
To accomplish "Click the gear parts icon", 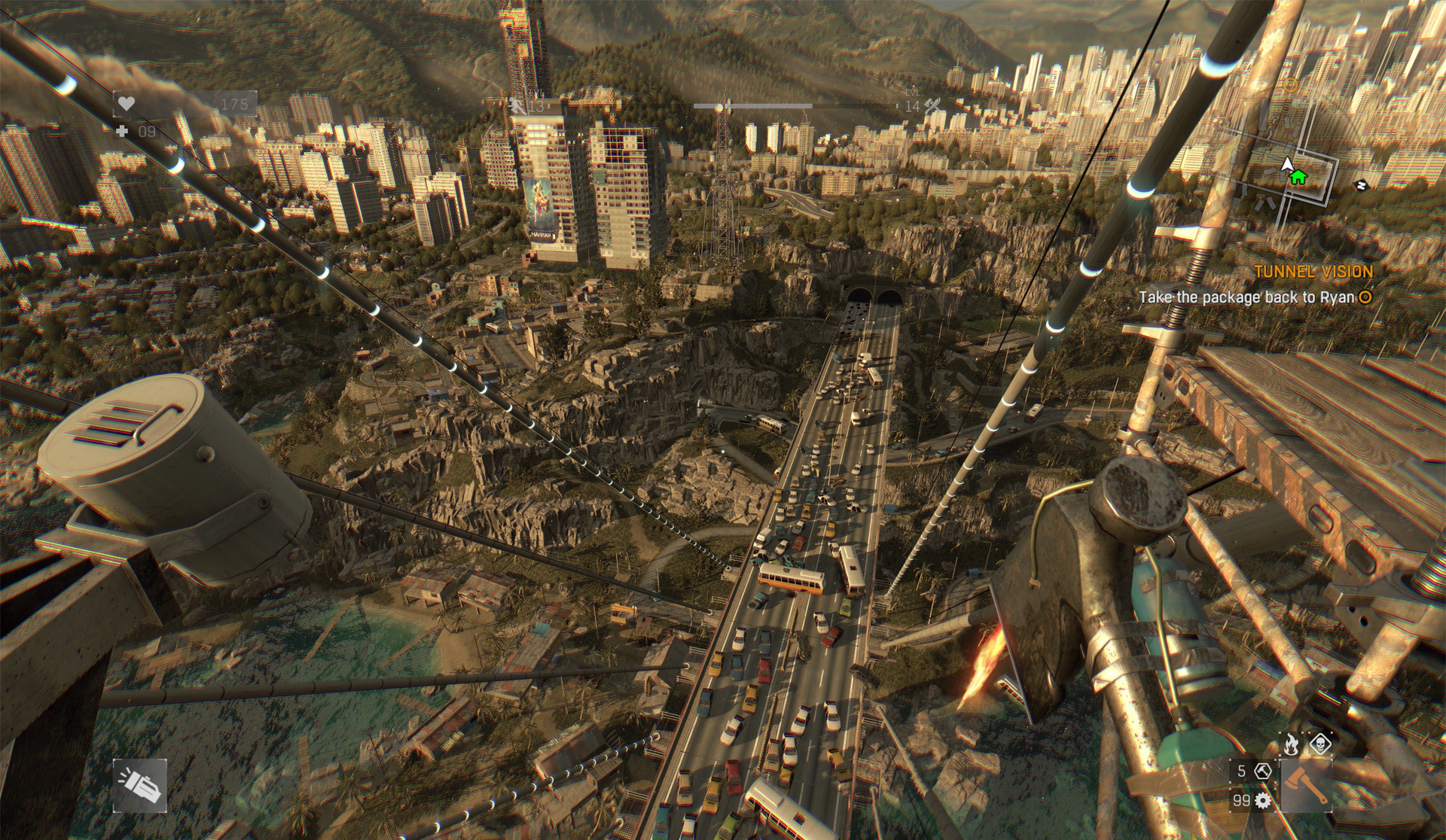I will click(1263, 800).
